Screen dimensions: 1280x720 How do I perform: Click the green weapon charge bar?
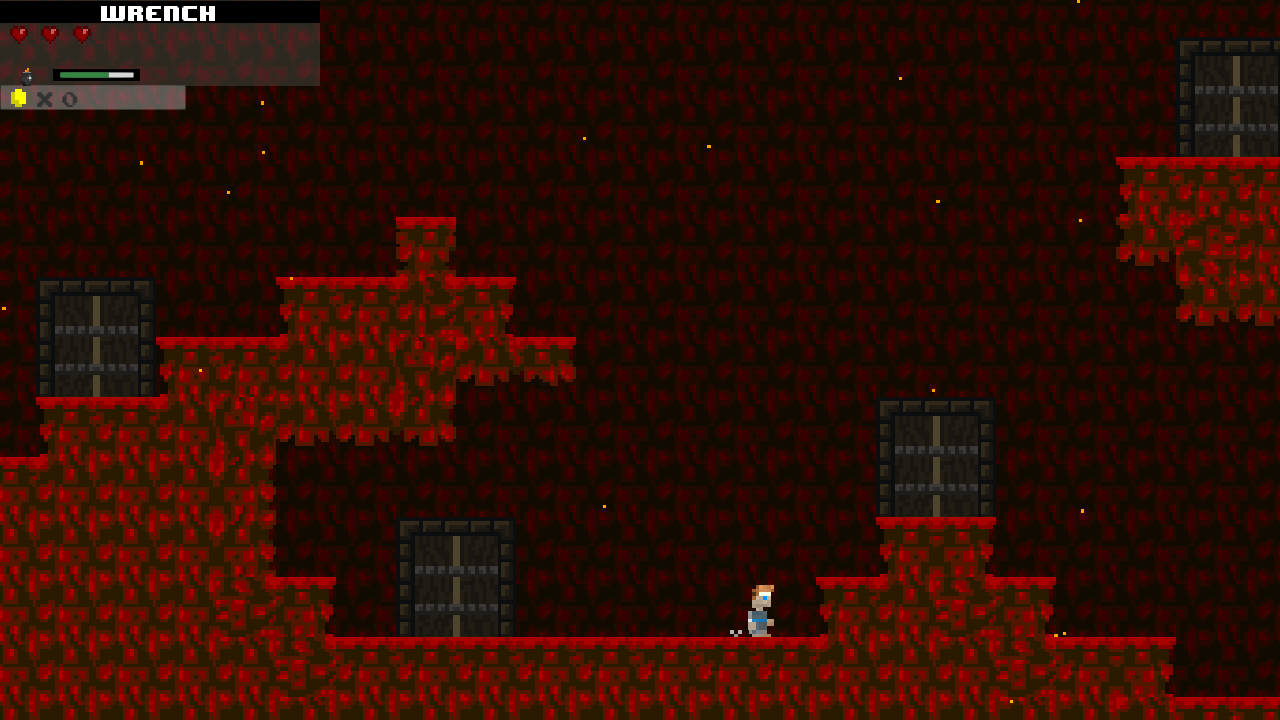[84, 74]
